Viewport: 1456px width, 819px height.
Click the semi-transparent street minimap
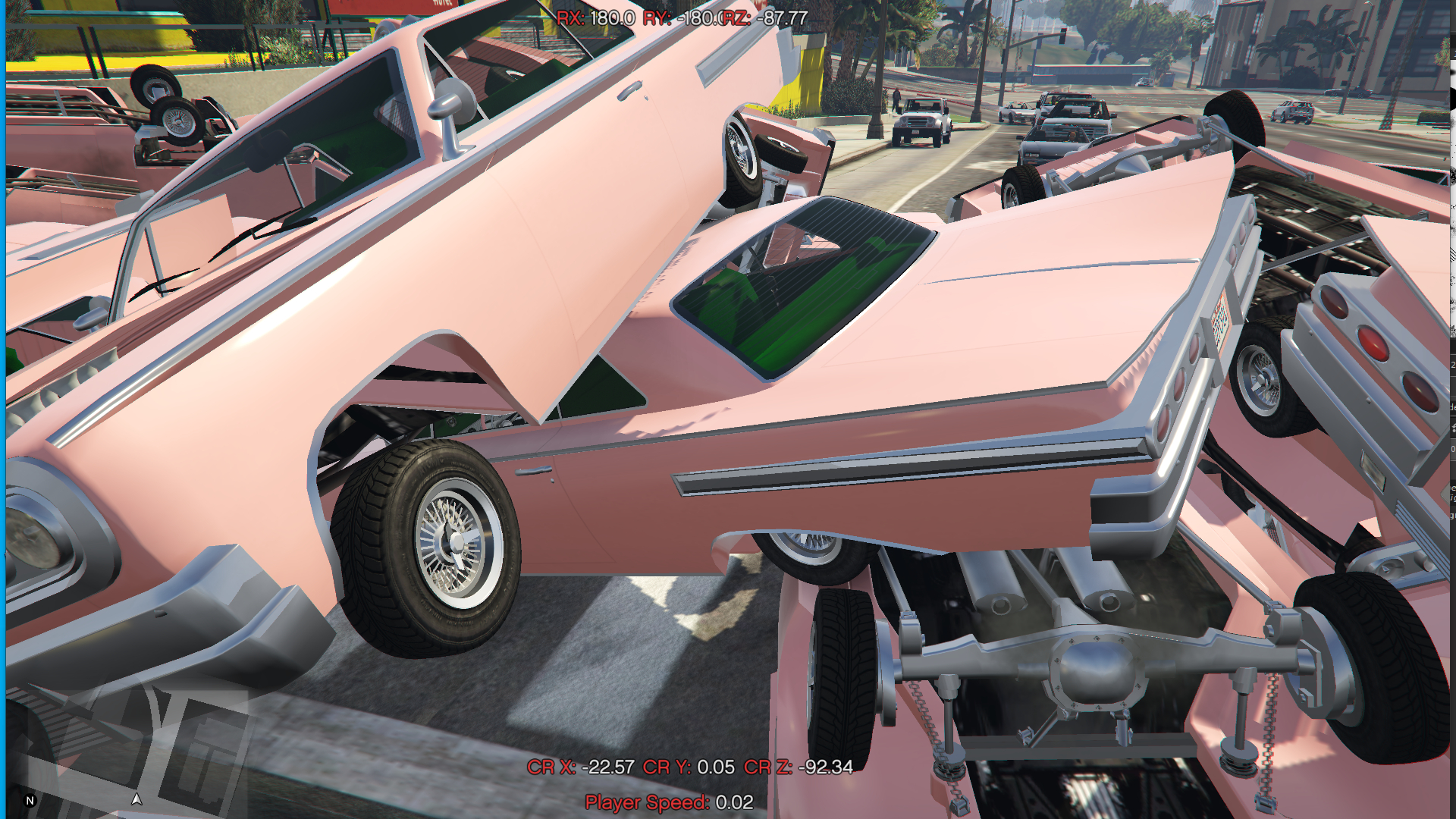(x=129, y=747)
